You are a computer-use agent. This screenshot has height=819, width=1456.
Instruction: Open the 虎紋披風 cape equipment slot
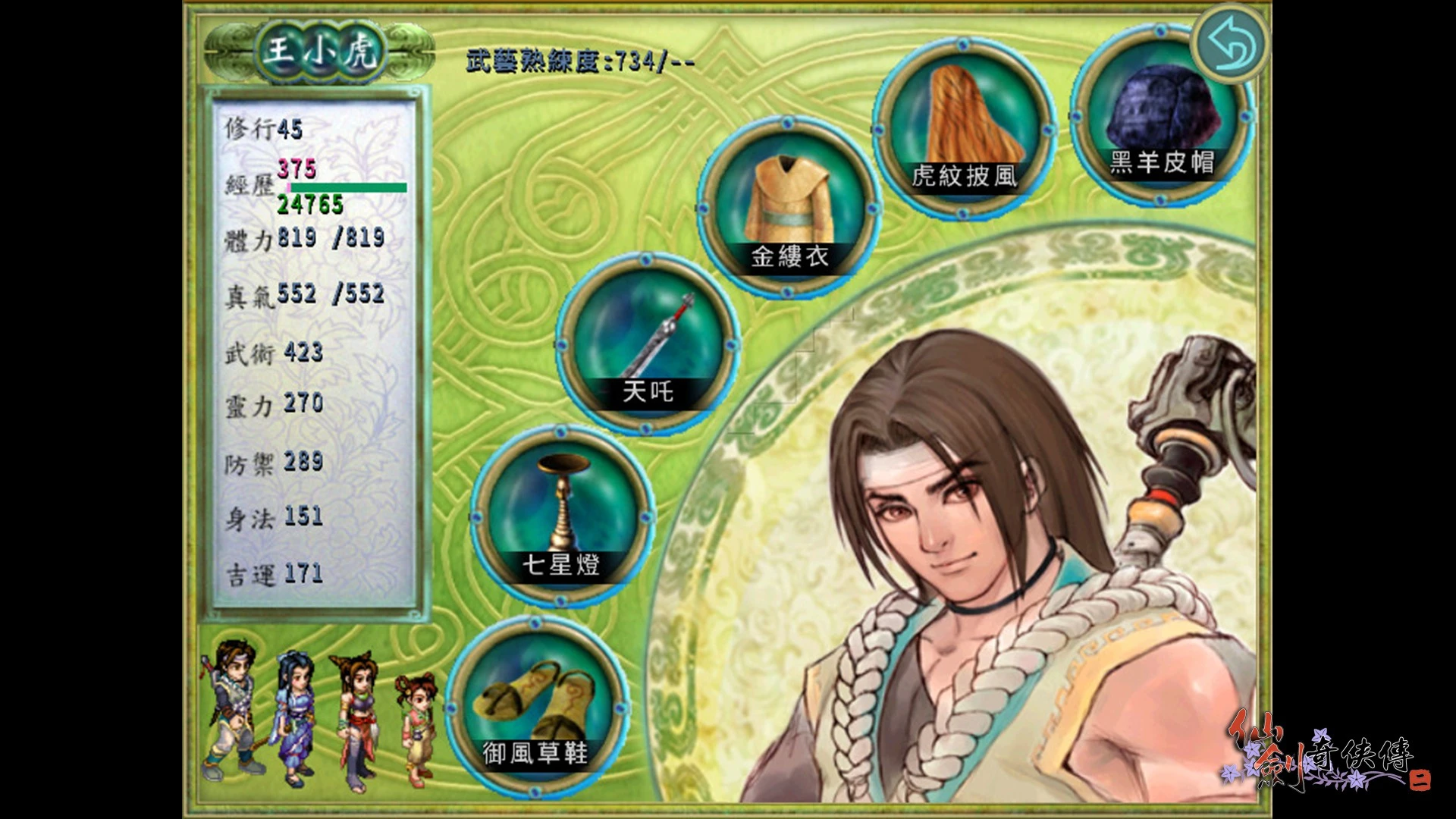tap(965, 127)
